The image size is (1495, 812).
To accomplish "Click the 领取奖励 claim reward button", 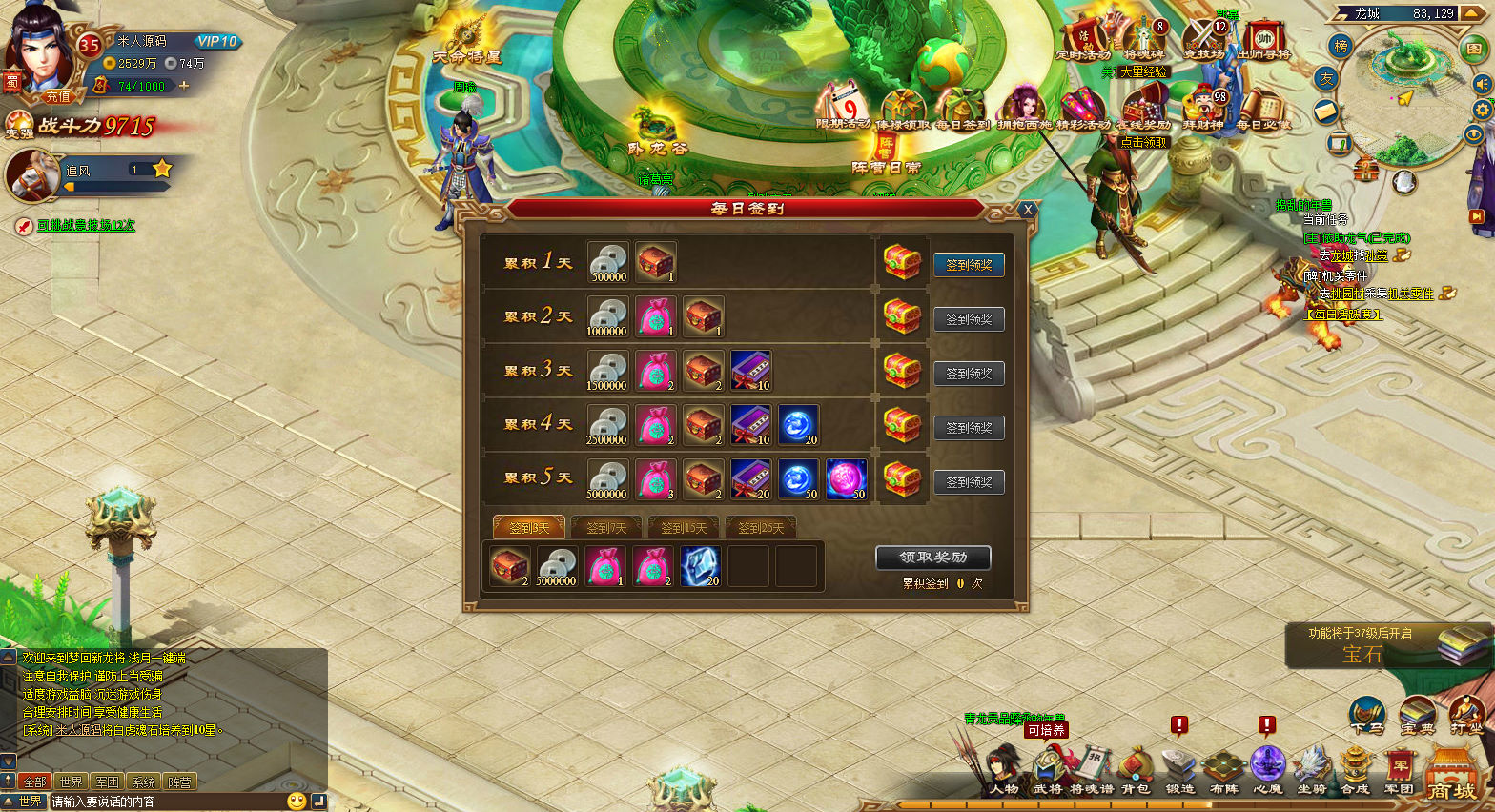I will click(x=932, y=558).
